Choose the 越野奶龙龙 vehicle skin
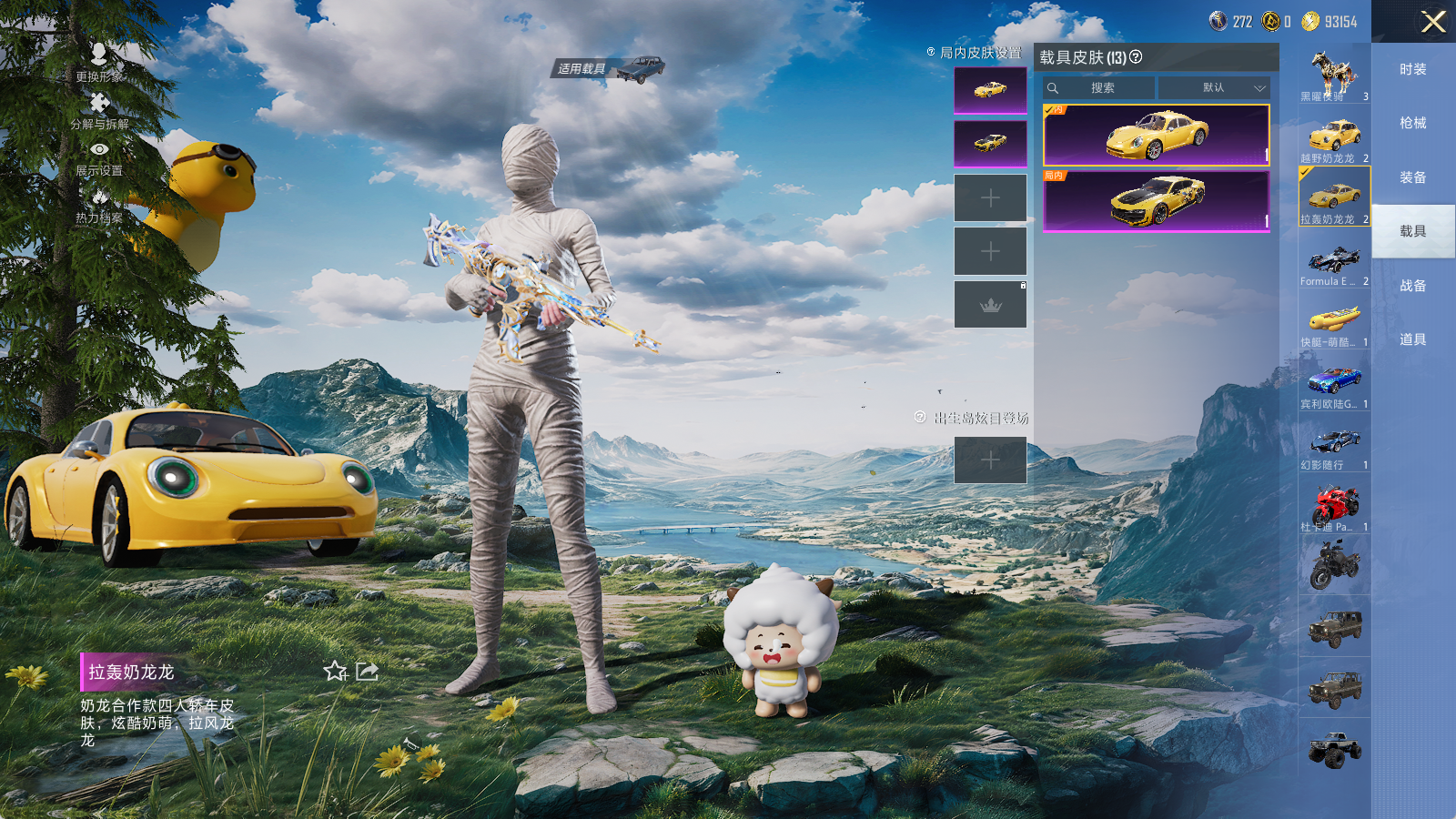The image size is (1456, 819). 1334,137
